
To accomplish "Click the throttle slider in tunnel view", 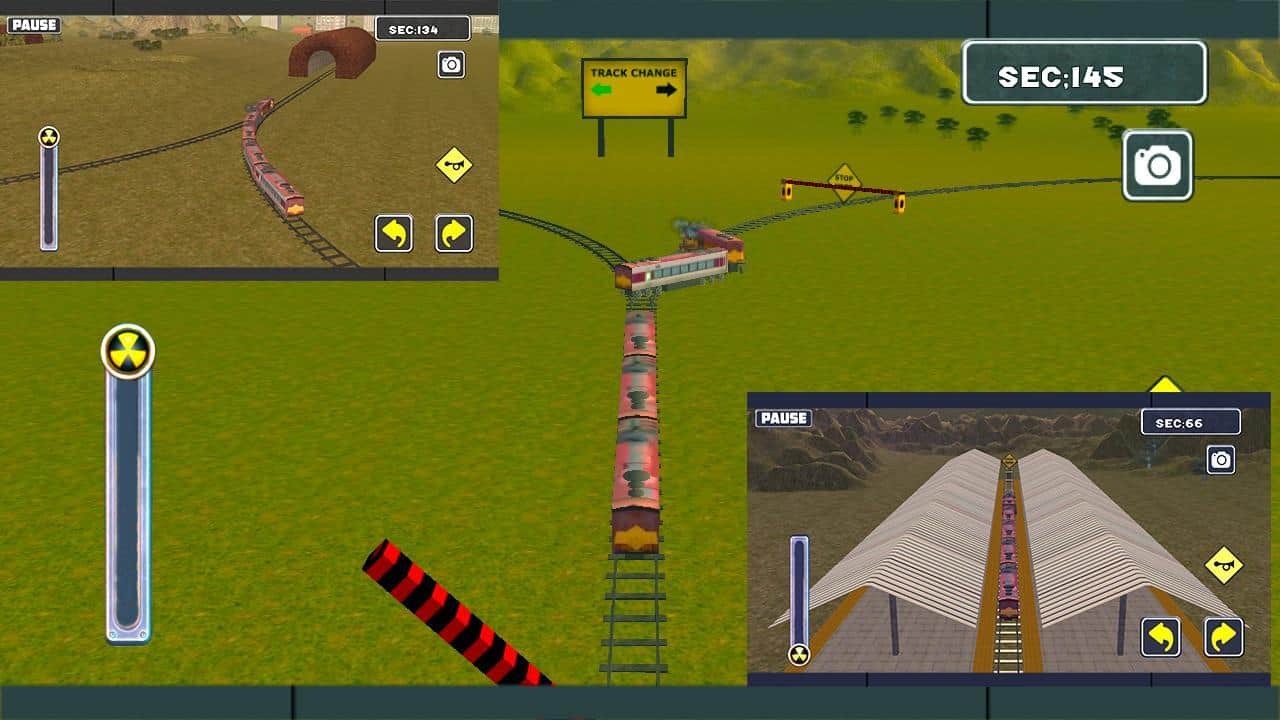I will [x=48, y=138].
